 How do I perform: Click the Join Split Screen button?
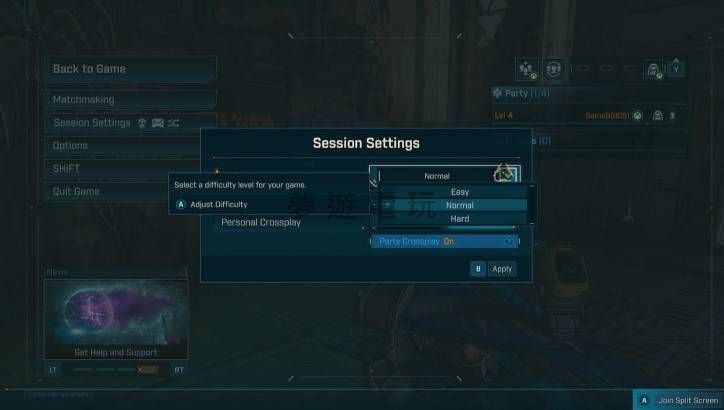click(x=676, y=400)
